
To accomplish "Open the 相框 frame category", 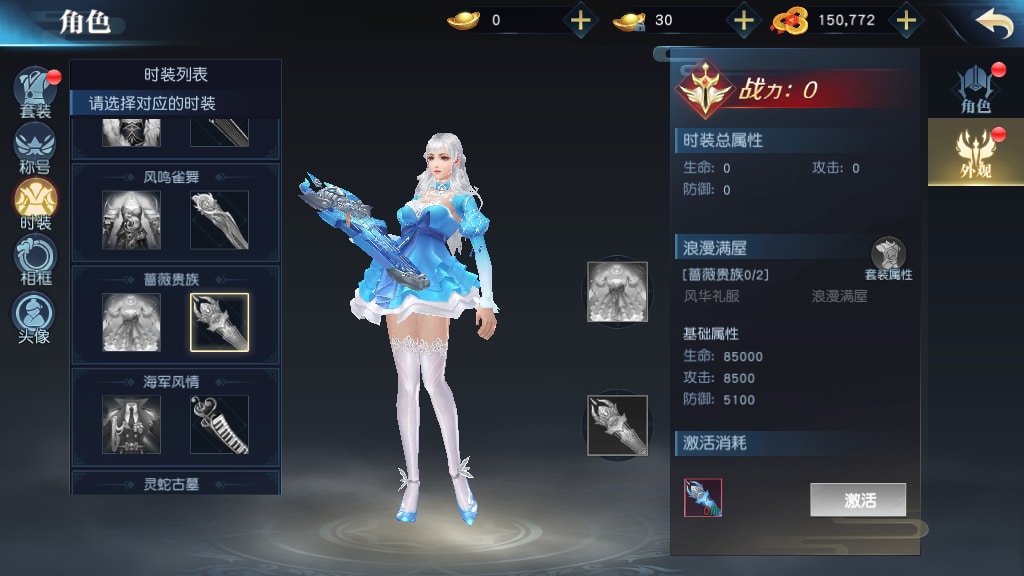I will [35, 259].
